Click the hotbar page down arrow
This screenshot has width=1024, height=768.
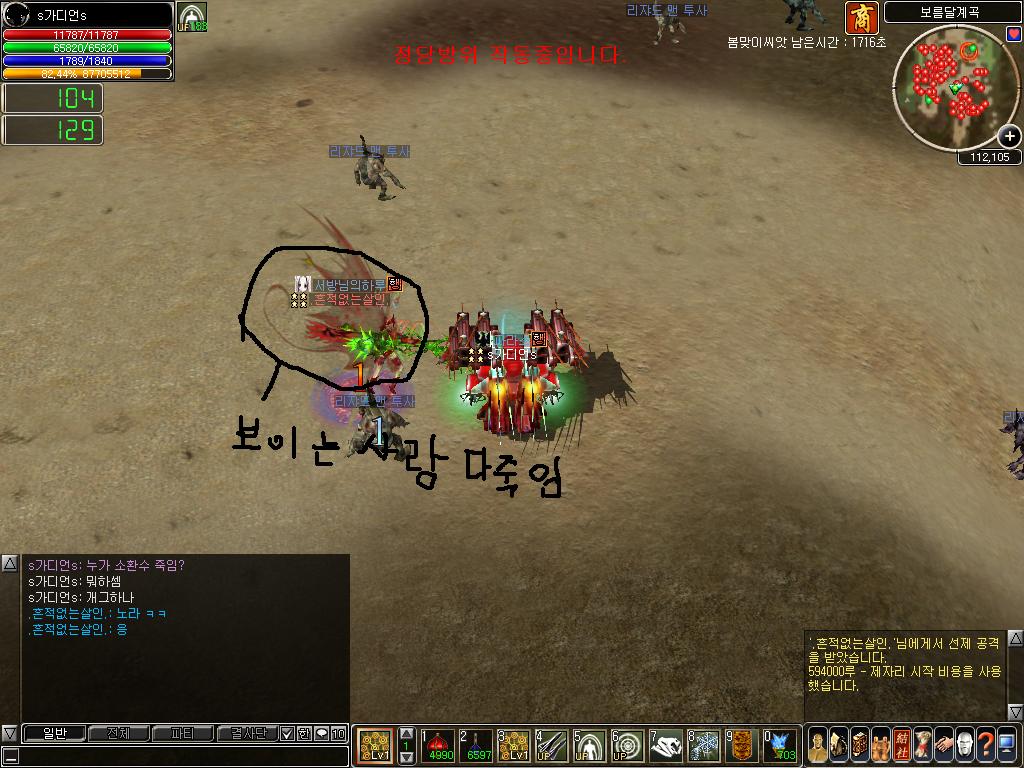[406, 758]
